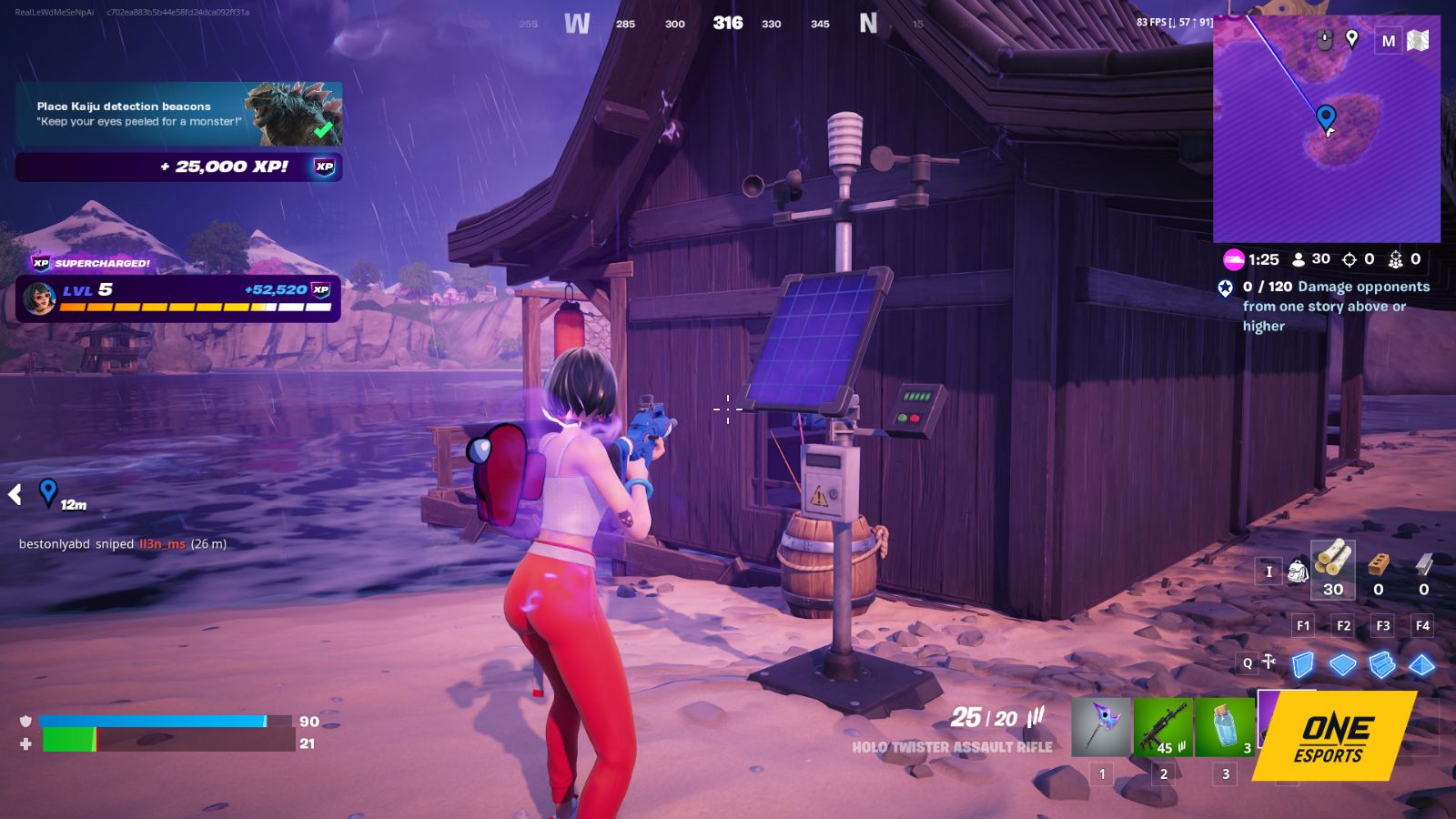Select the stairs build piece icon
1456x819 pixels.
tap(1381, 664)
